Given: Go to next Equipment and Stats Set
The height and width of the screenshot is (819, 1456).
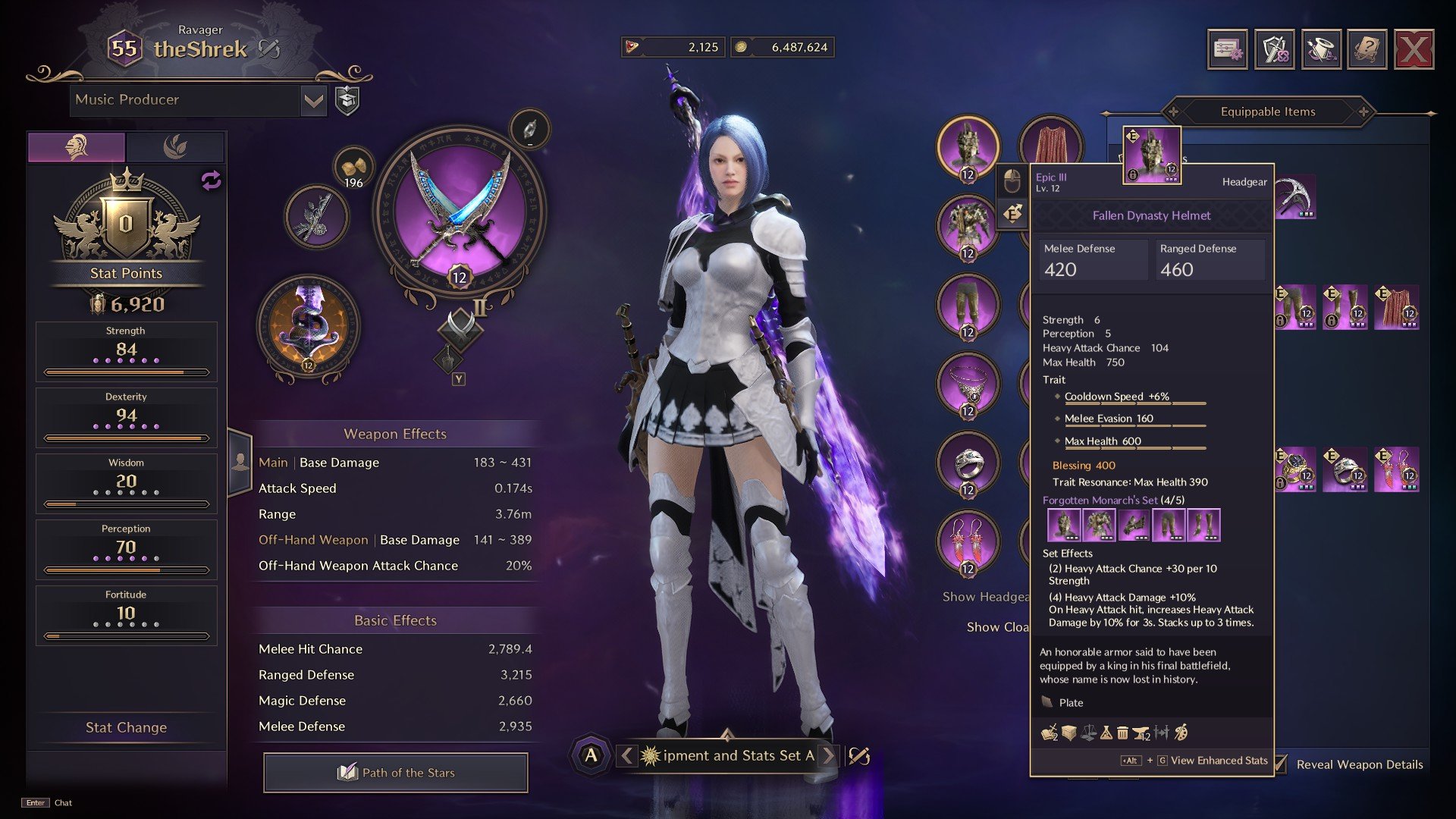Looking at the screenshot, I should click(829, 755).
